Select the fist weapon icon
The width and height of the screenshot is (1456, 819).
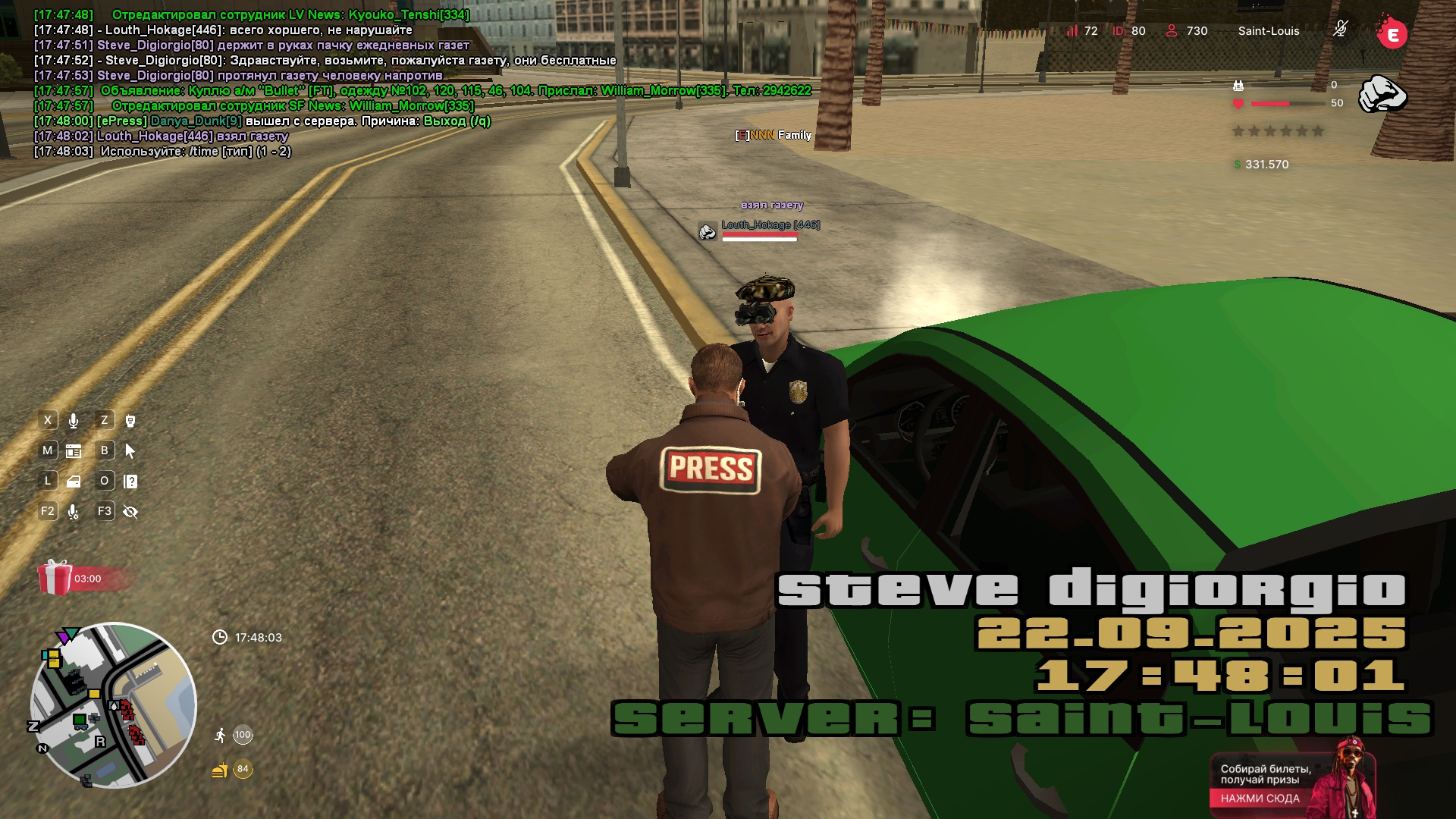(1382, 95)
